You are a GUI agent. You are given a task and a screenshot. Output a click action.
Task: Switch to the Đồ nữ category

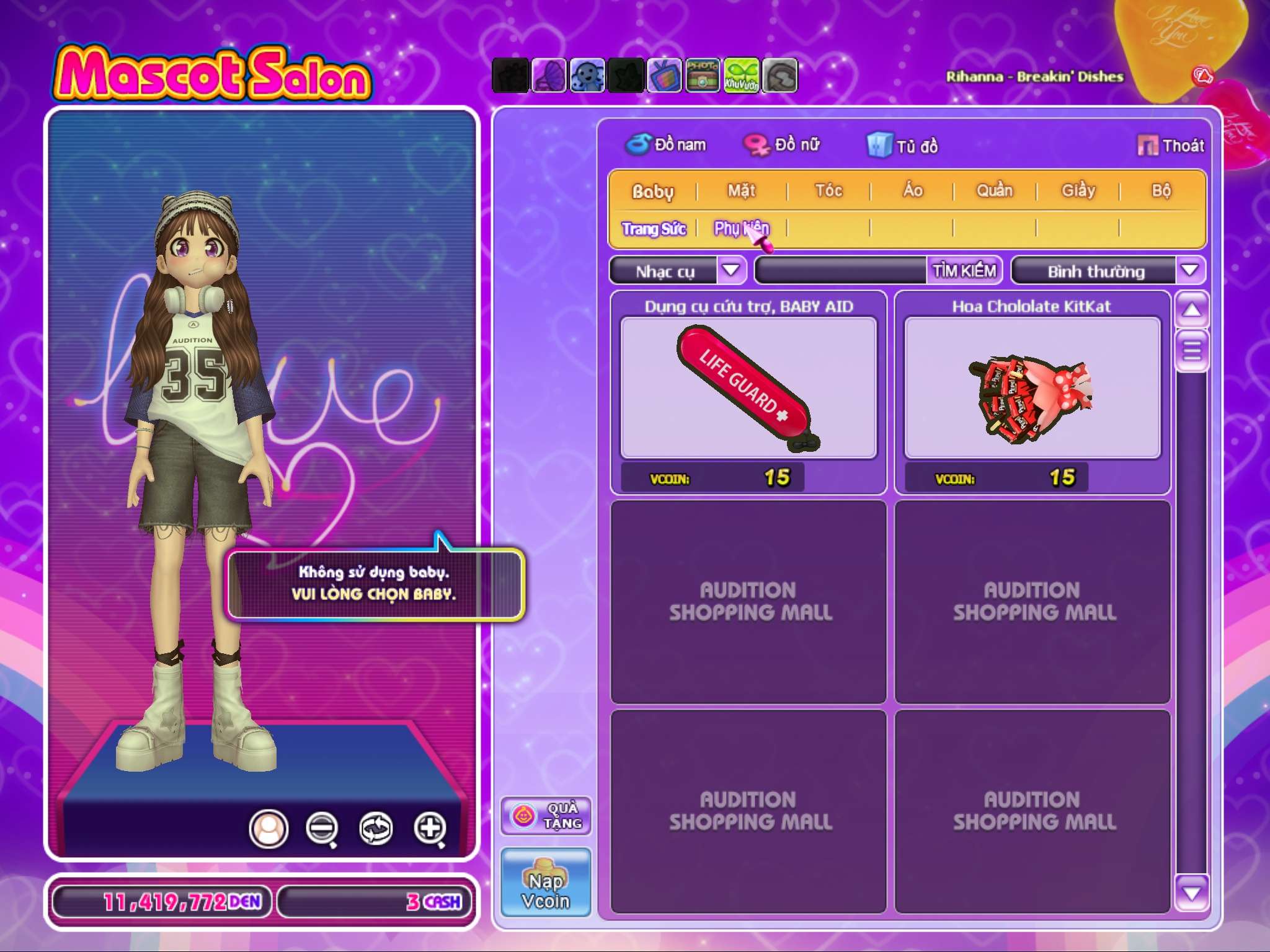pos(783,145)
